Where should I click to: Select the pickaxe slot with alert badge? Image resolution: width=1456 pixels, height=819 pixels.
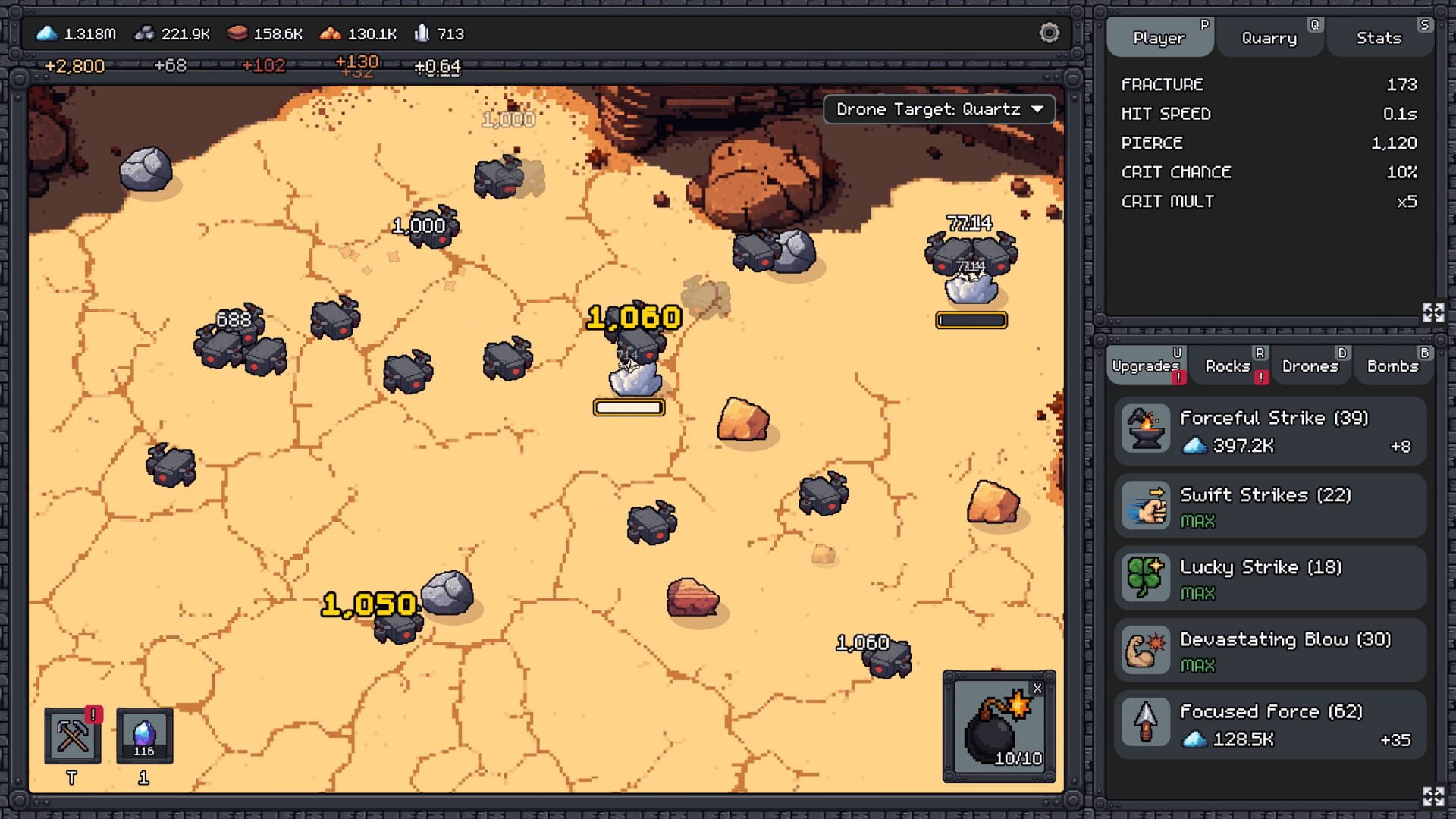pos(72,736)
